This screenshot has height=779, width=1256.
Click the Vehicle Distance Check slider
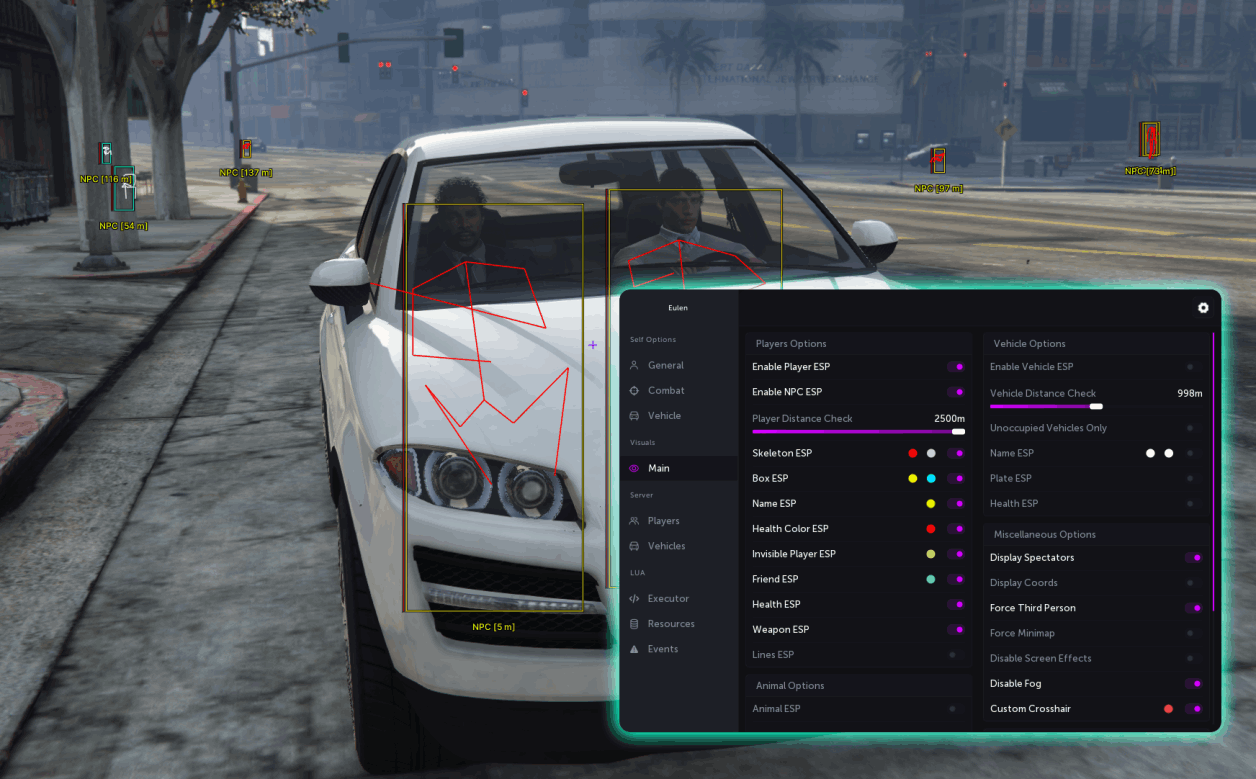[1045, 407]
